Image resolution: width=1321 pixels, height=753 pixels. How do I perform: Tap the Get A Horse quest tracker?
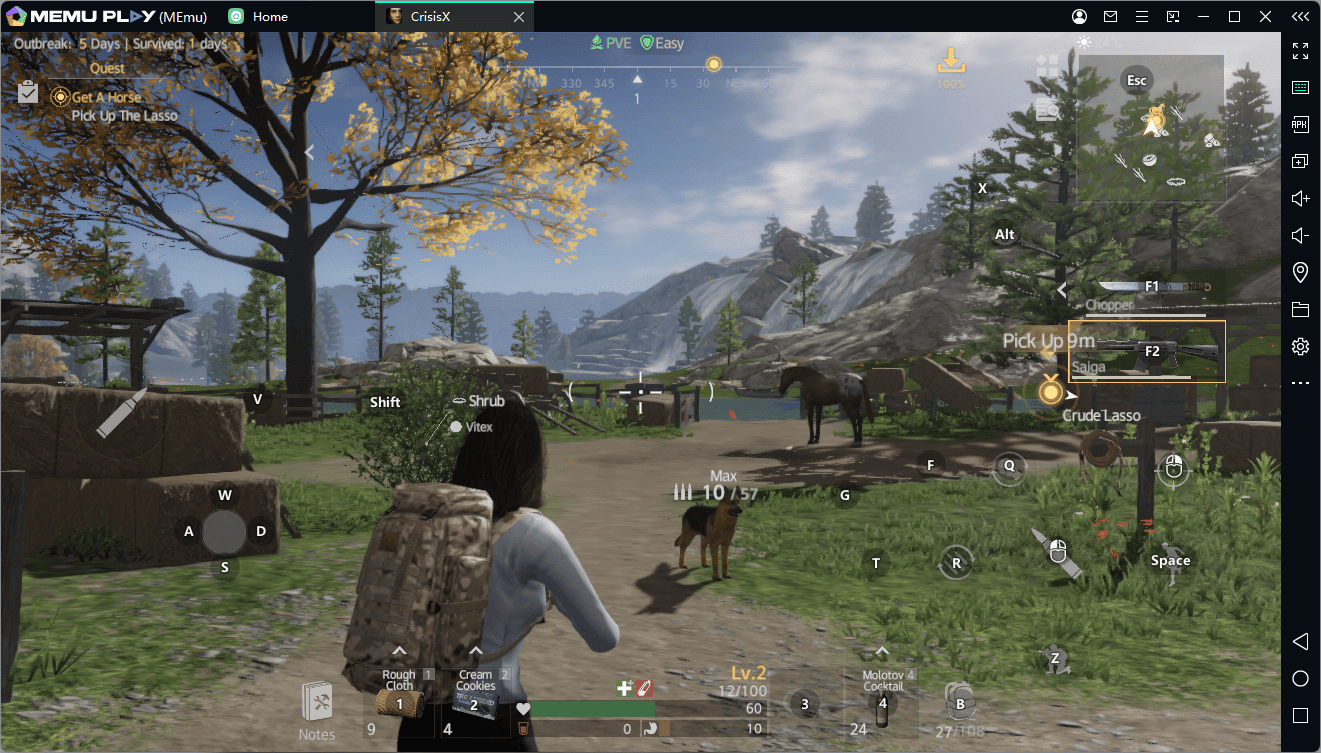[x=105, y=97]
